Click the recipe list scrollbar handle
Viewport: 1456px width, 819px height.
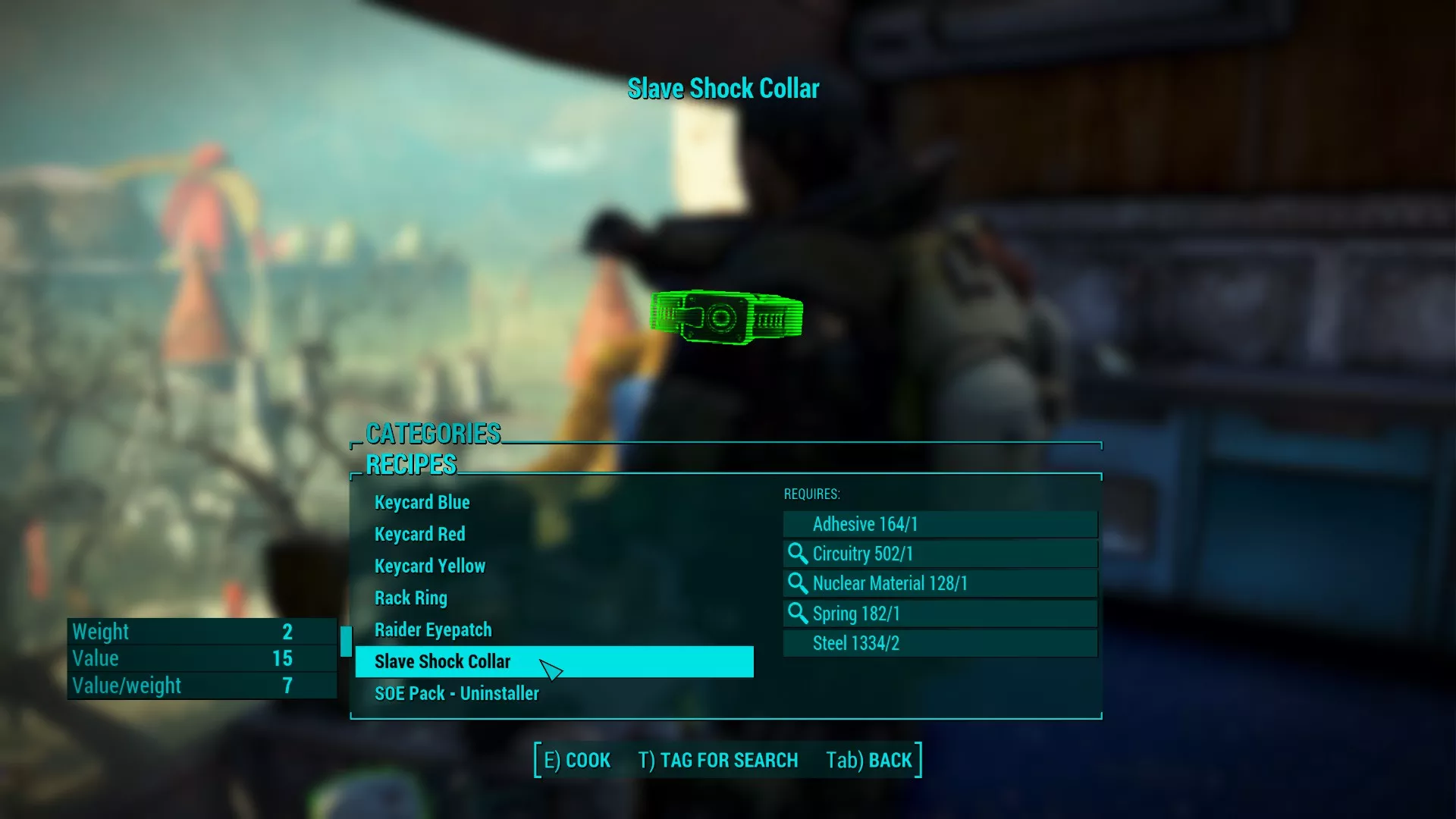(x=346, y=642)
